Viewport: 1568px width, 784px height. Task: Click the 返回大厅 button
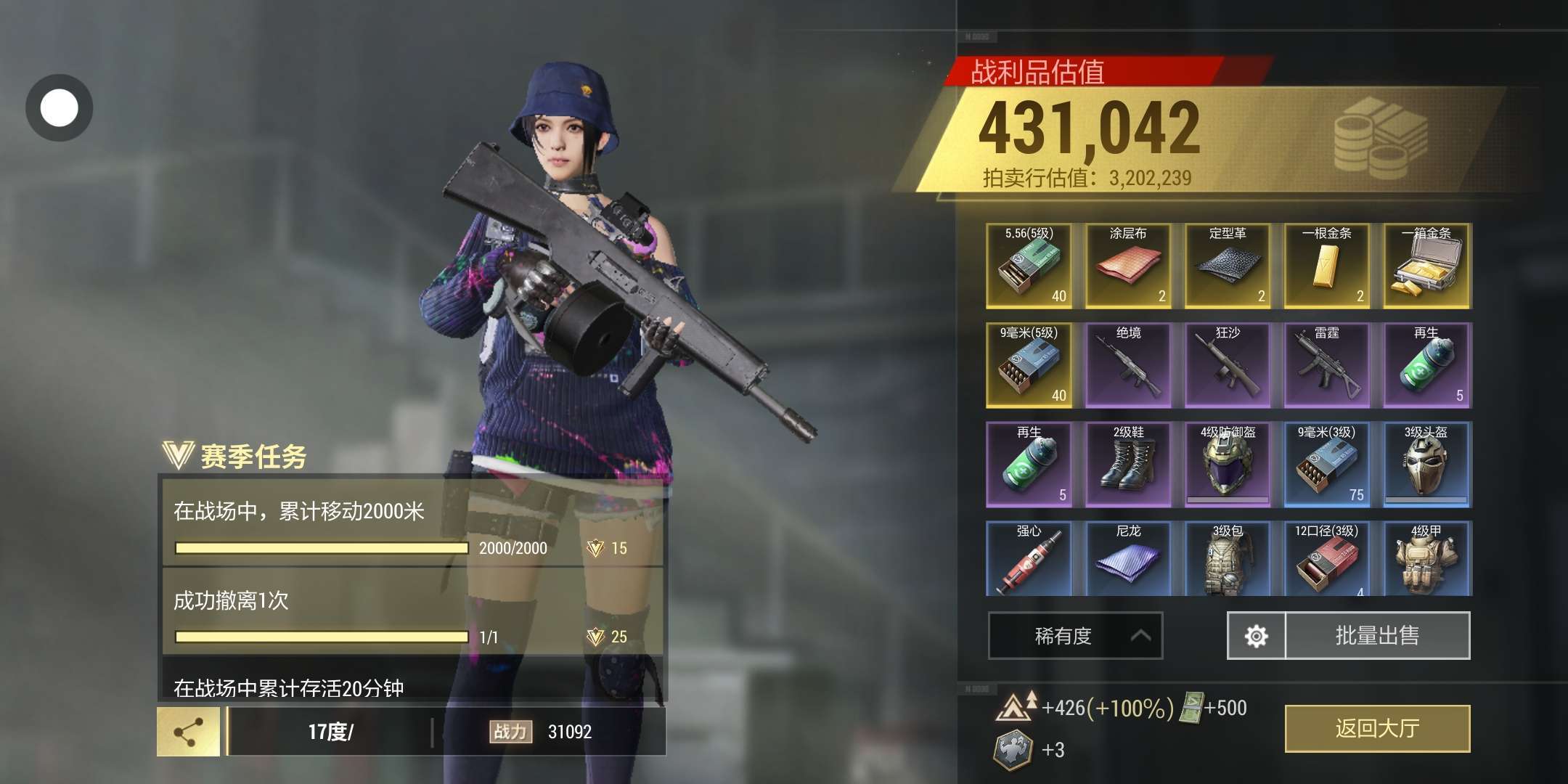click(x=1377, y=728)
